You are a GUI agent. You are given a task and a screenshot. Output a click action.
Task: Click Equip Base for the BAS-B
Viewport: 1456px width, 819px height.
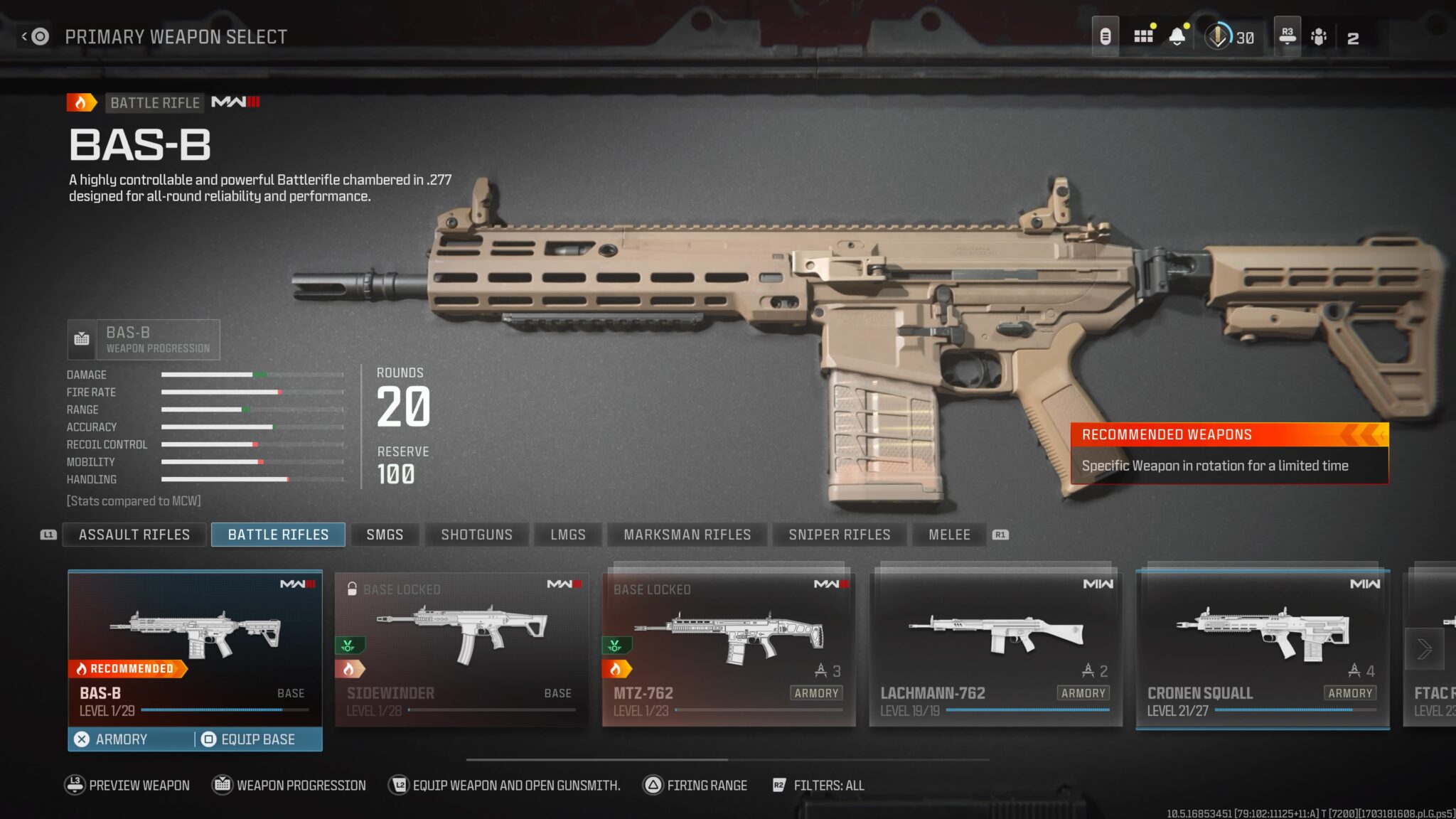pyautogui.click(x=250, y=739)
